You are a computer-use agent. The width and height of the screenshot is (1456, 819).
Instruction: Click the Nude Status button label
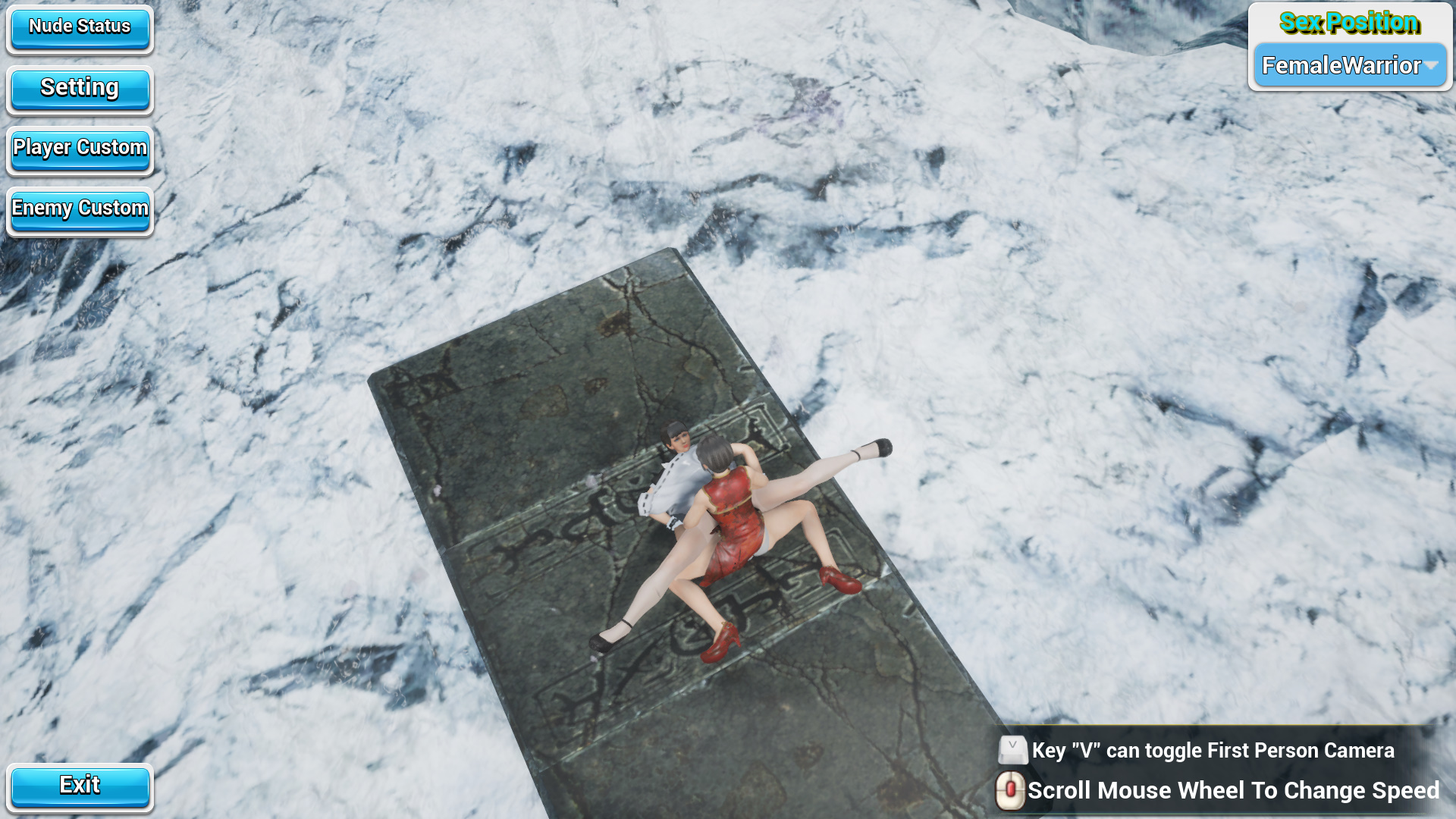click(79, 26)
